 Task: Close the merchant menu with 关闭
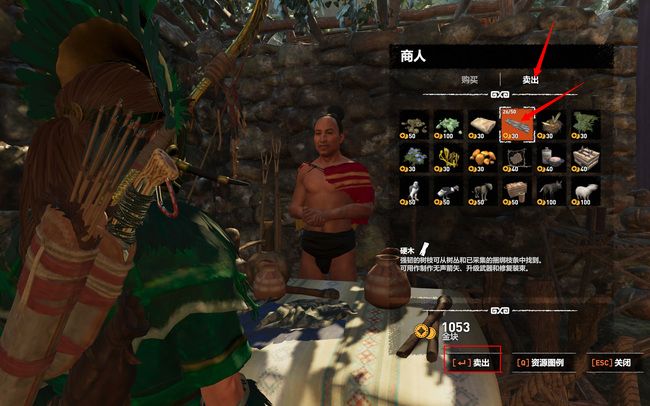(x=611, y=362)
